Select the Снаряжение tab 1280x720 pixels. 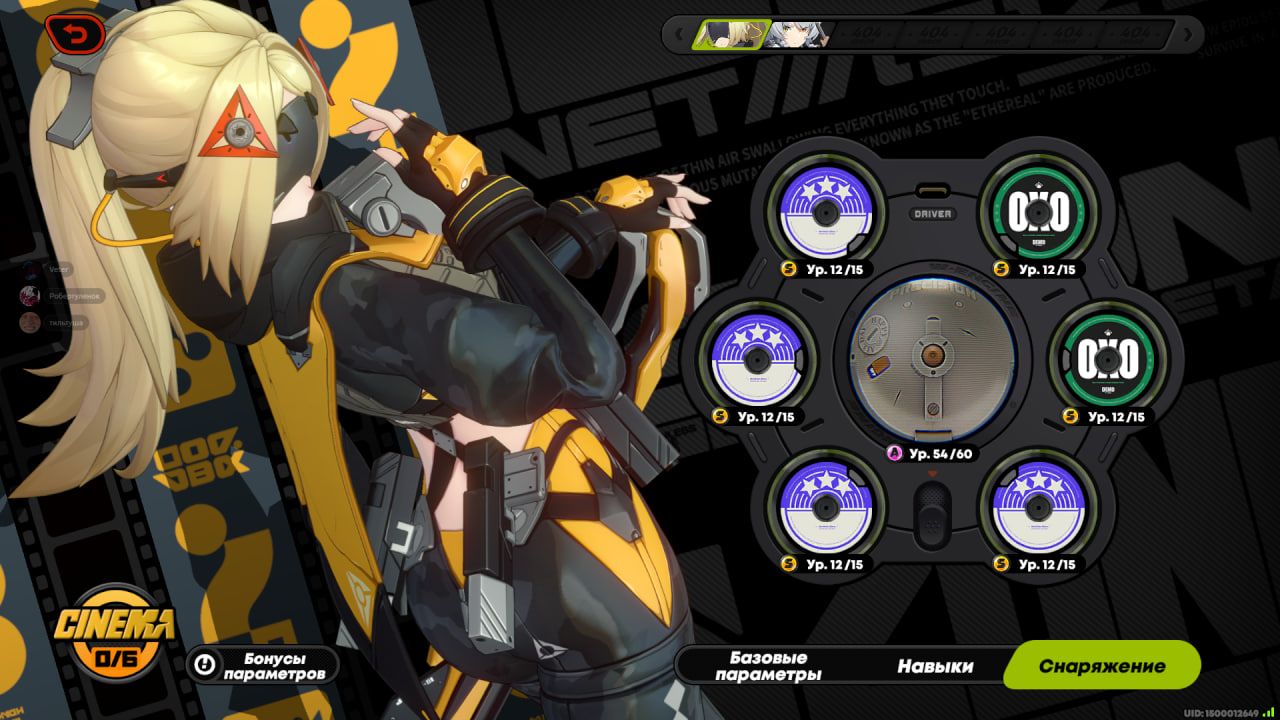coord(1101,666)
